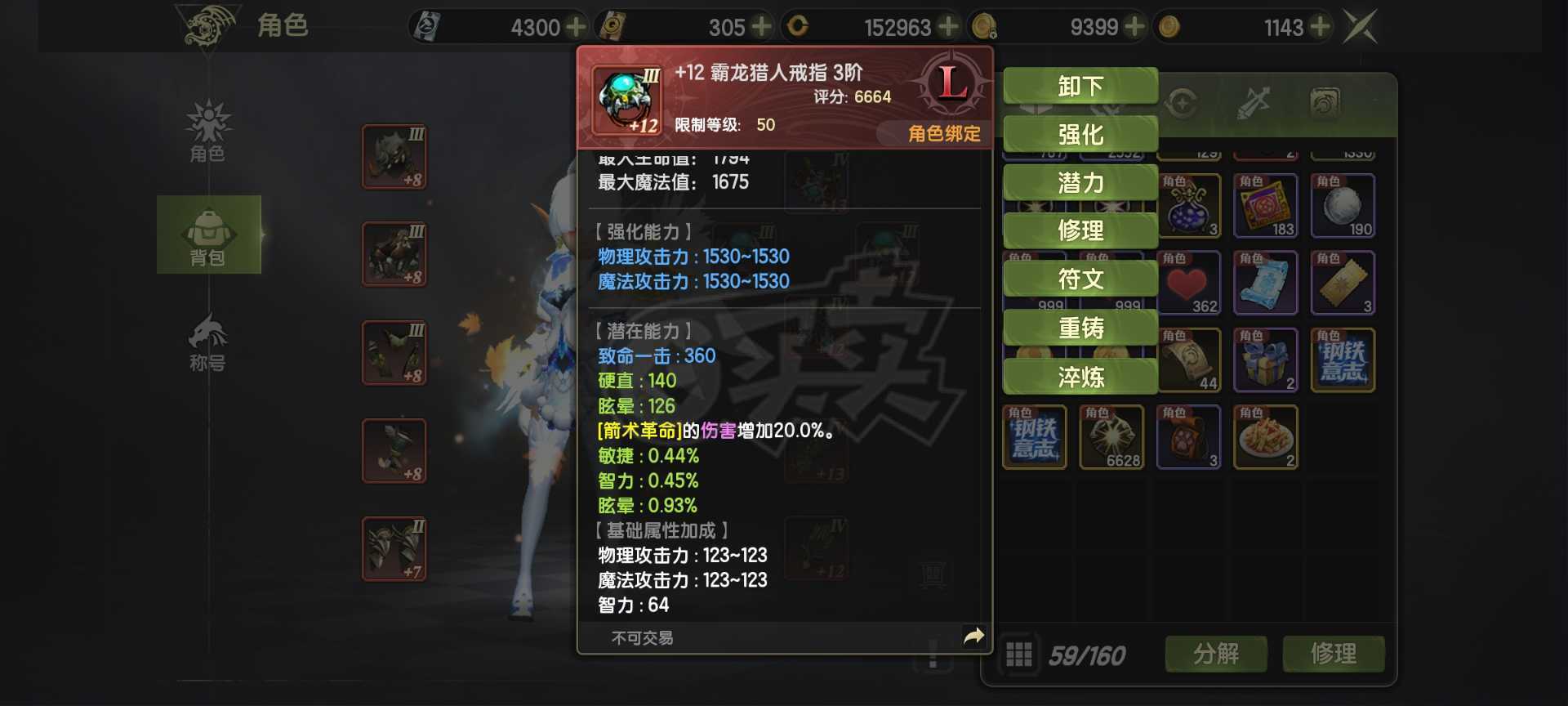Click the +7 equipped boots thumbnail
The width and height of the screenshot is (1568, 706).
(394, 548)
